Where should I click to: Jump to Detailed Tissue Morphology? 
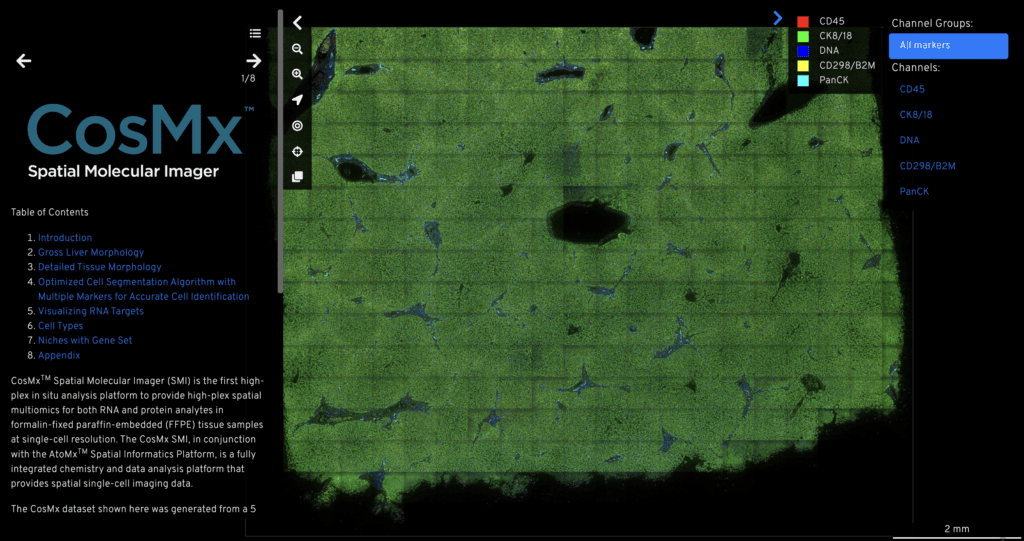(100, 267)
